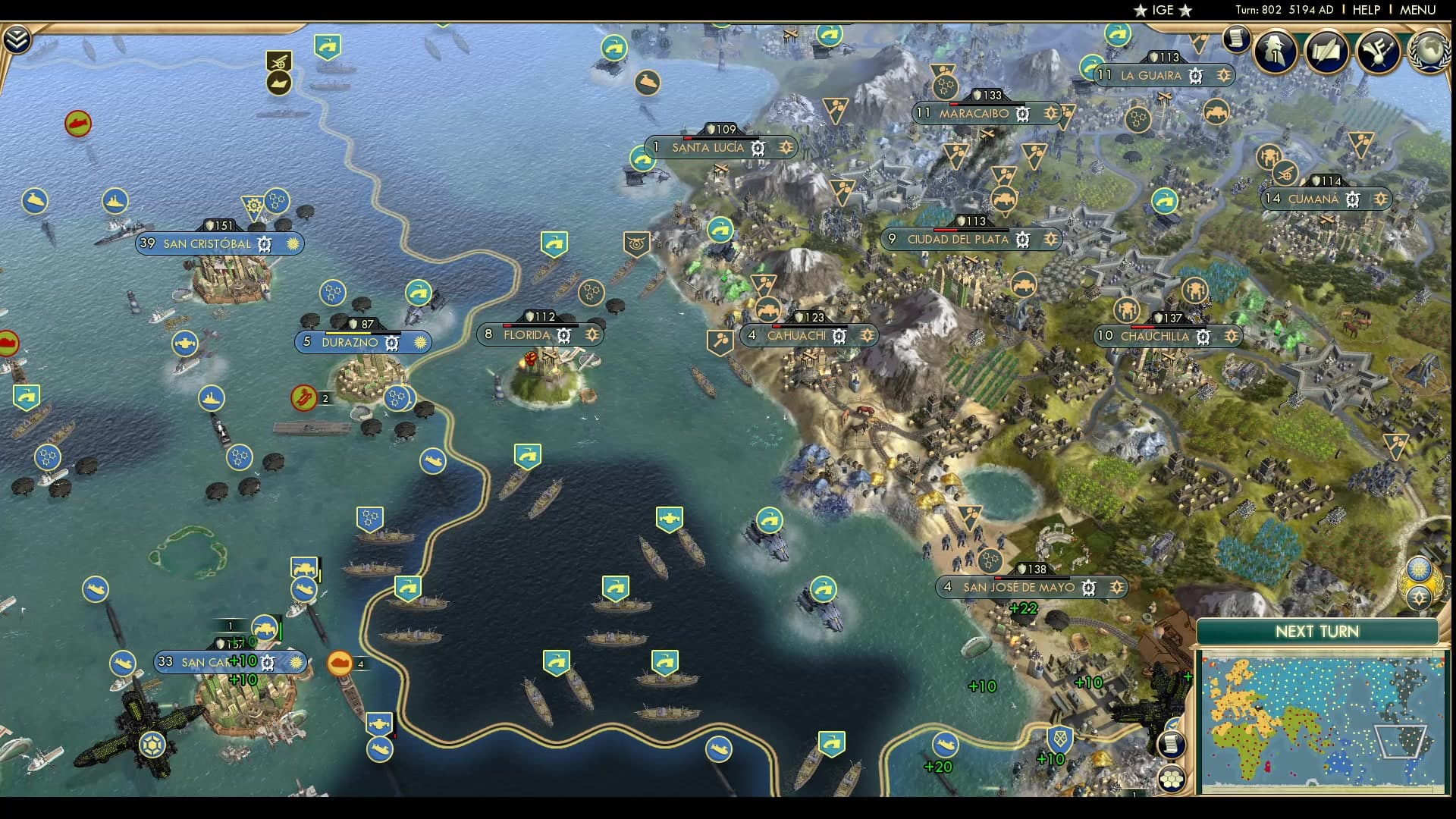Image resolution: width=1456 pixels, height=819 pixels.
Task: Open the Notification Log scroll icon
Action: tap(1238, 41)
